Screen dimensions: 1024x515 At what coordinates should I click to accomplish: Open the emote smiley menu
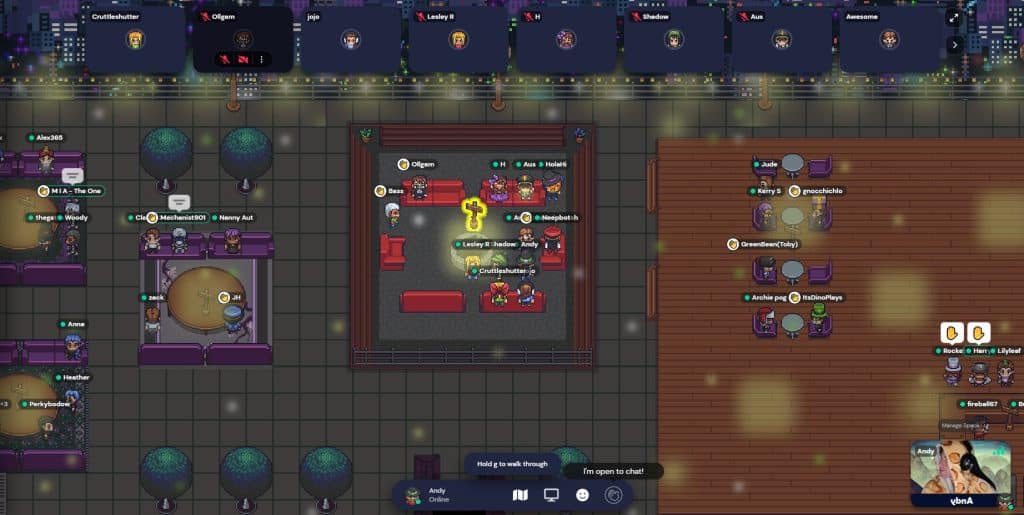[583, 495]
